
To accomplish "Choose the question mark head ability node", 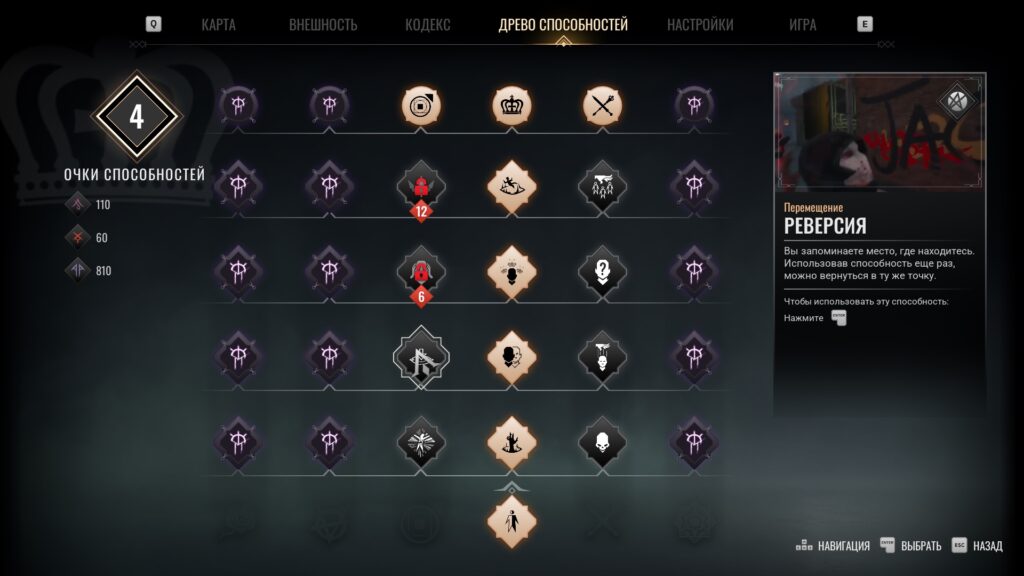I will [603, 271].
